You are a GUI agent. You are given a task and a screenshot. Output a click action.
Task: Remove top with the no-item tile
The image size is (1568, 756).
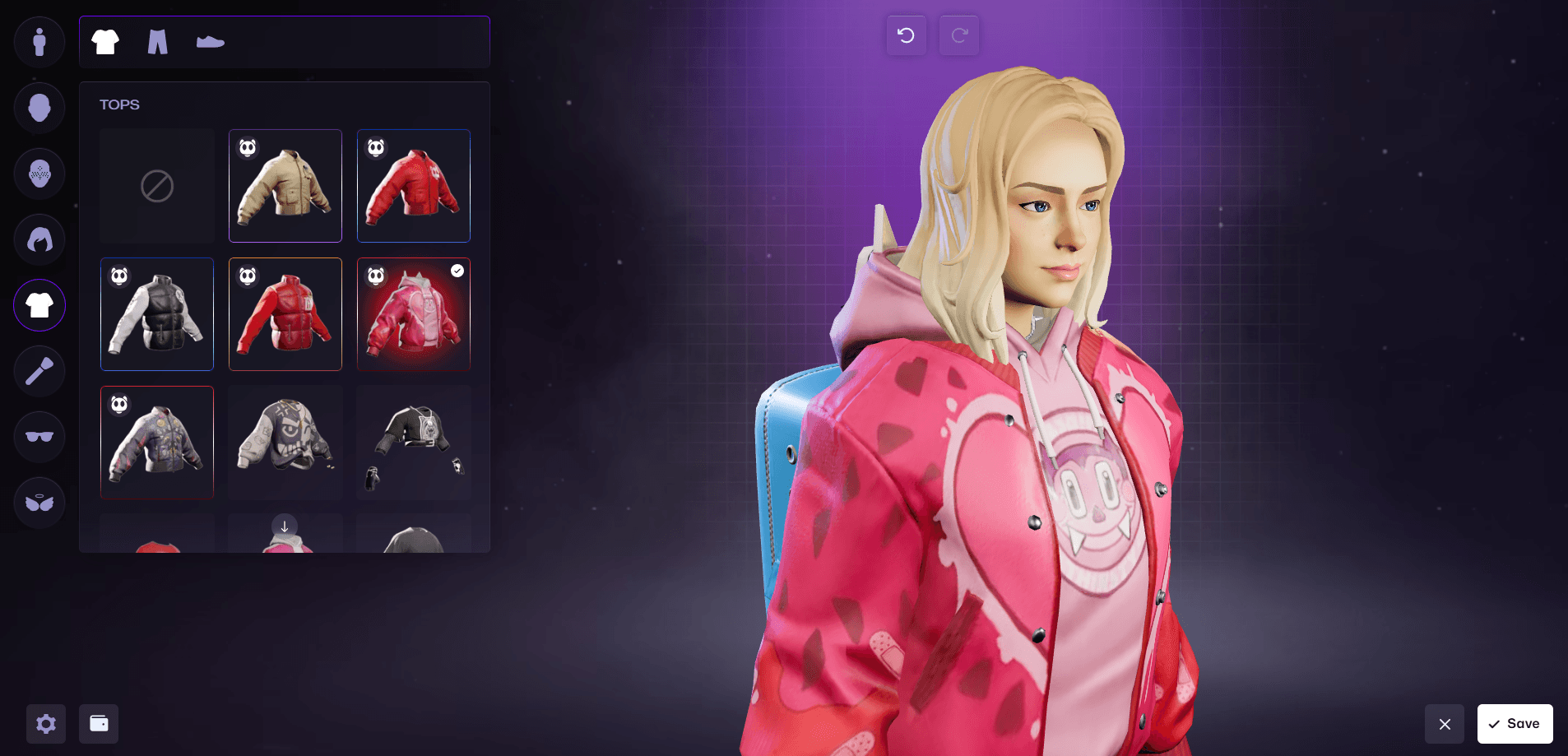(x=157, y=186)
